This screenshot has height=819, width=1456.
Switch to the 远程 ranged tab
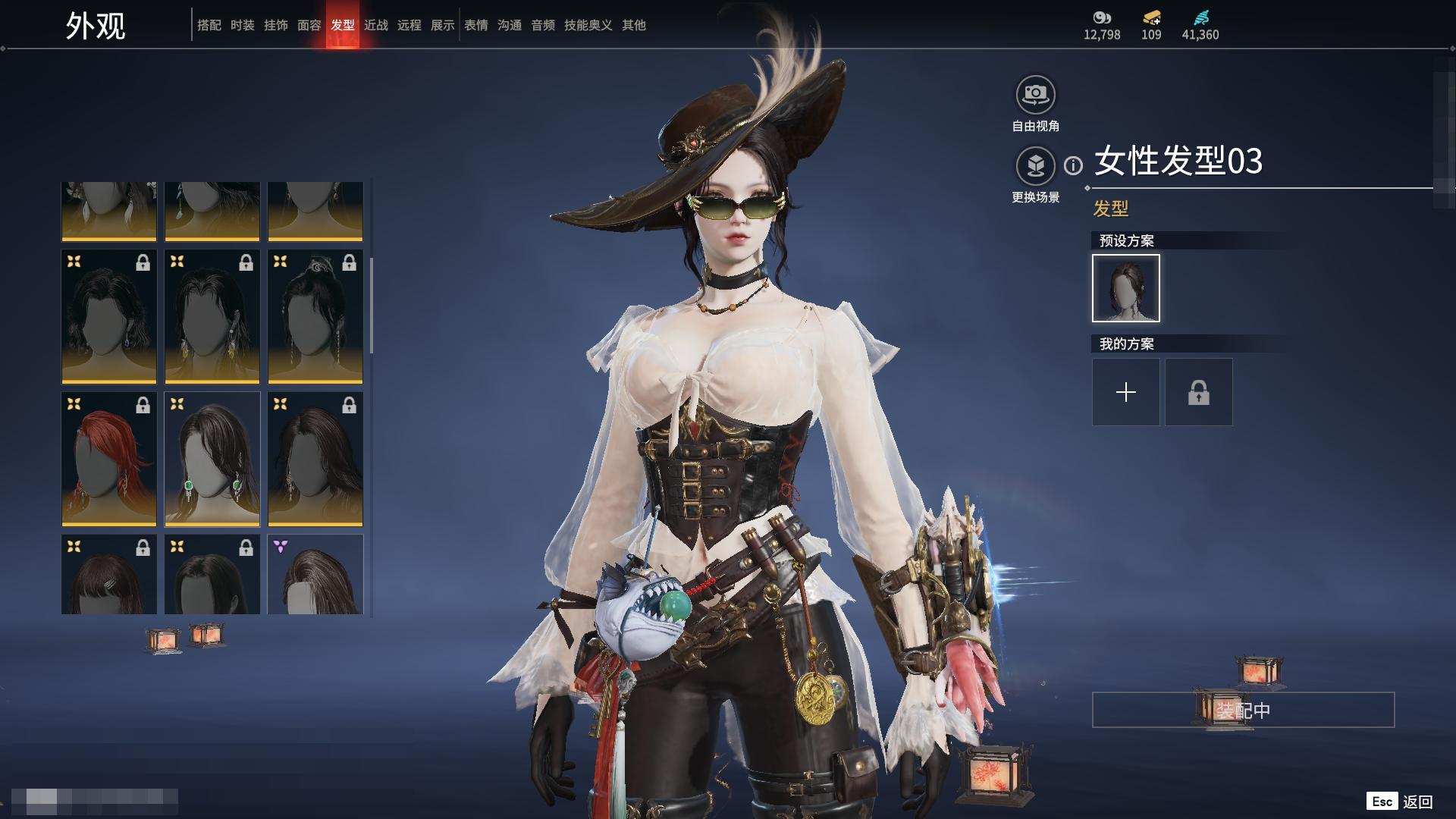pos(409,25)
